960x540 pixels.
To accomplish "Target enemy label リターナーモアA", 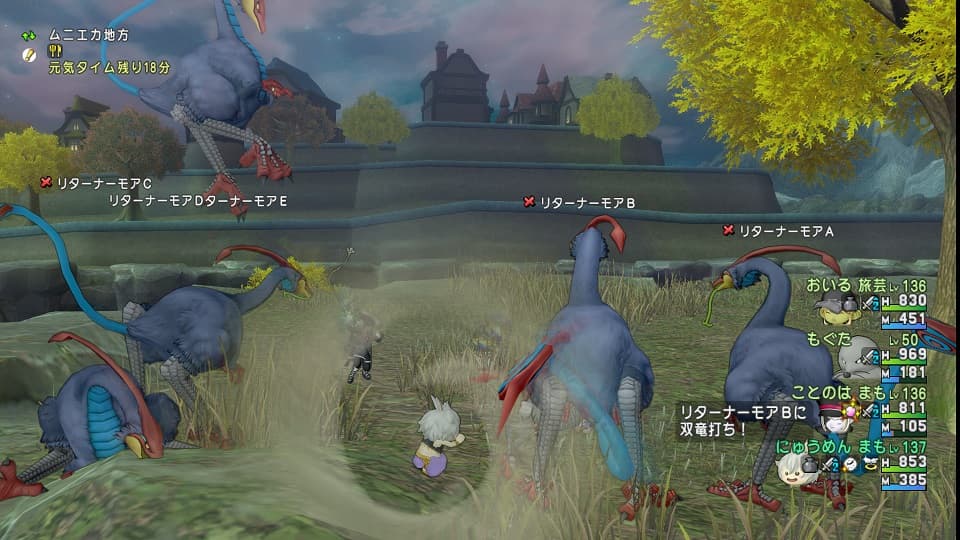I will (x=785, y=231).
